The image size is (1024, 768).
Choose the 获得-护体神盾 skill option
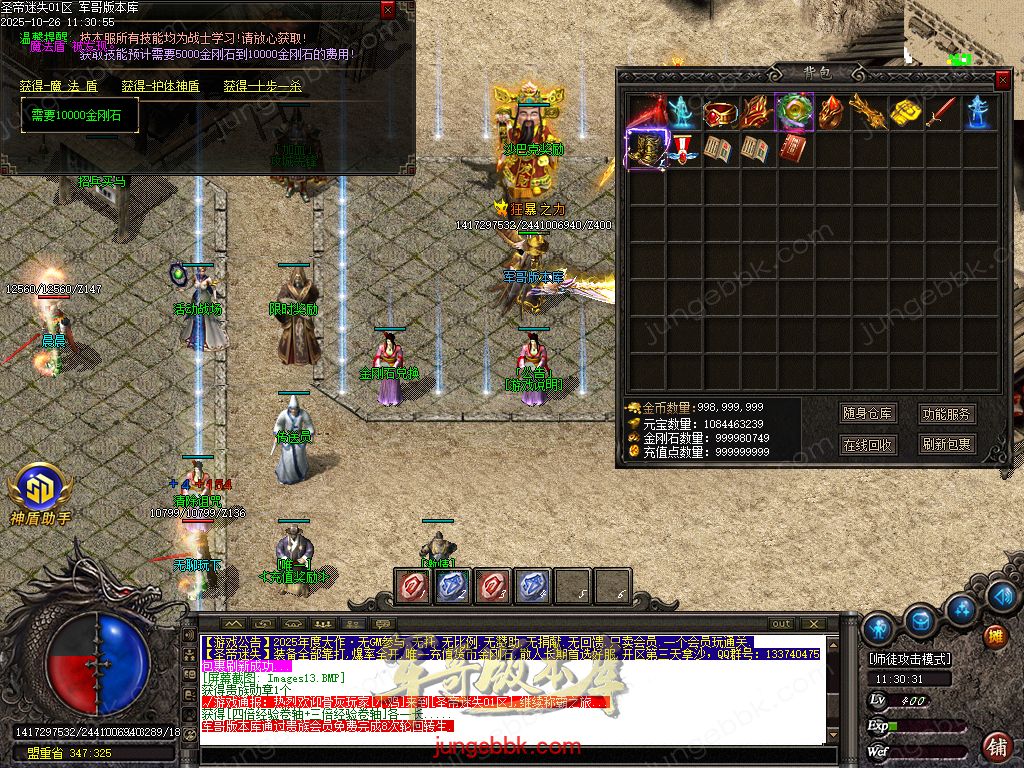160,86
